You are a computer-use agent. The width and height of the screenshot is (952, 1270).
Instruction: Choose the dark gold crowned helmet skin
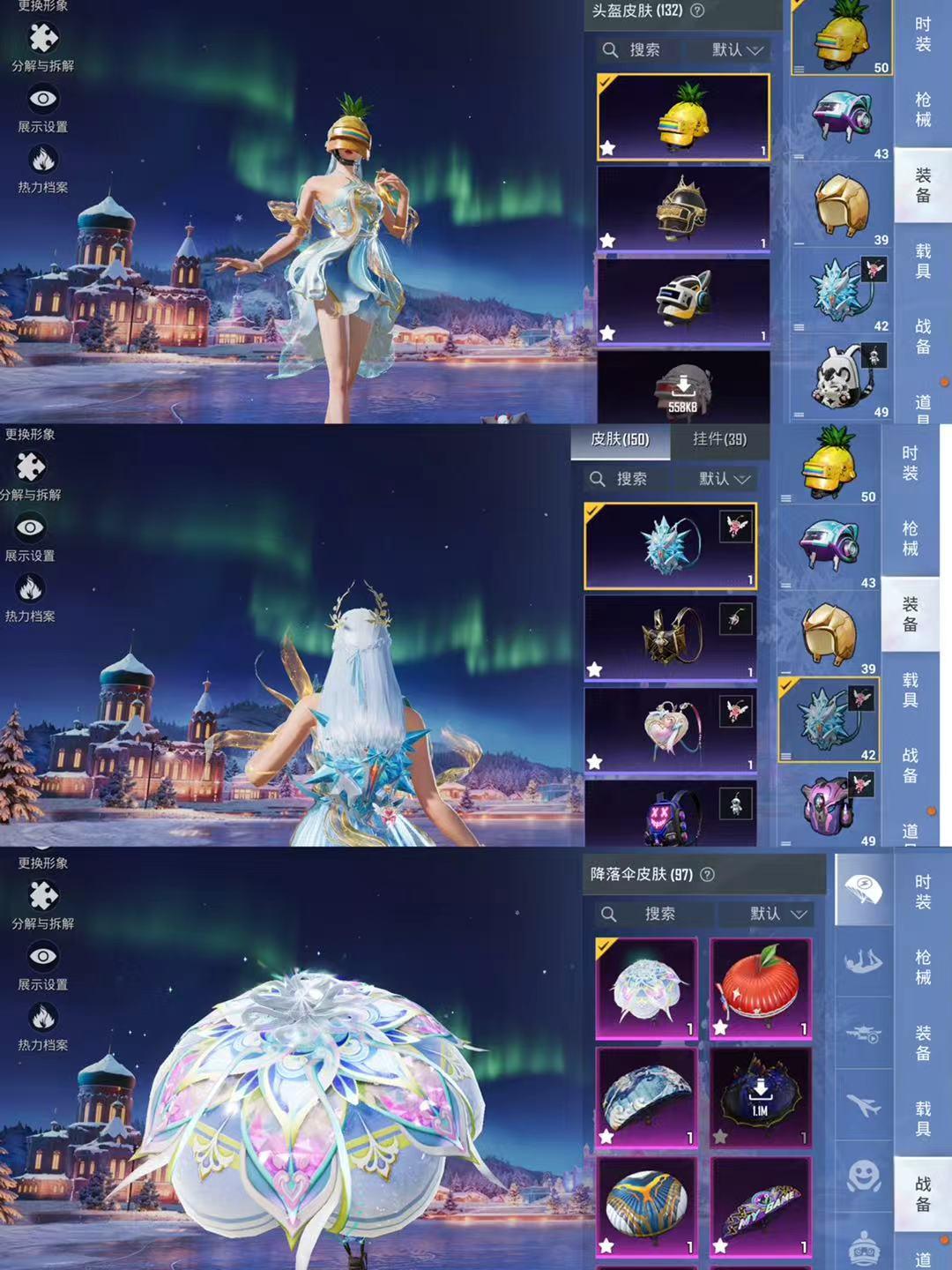tap(683, 209)
